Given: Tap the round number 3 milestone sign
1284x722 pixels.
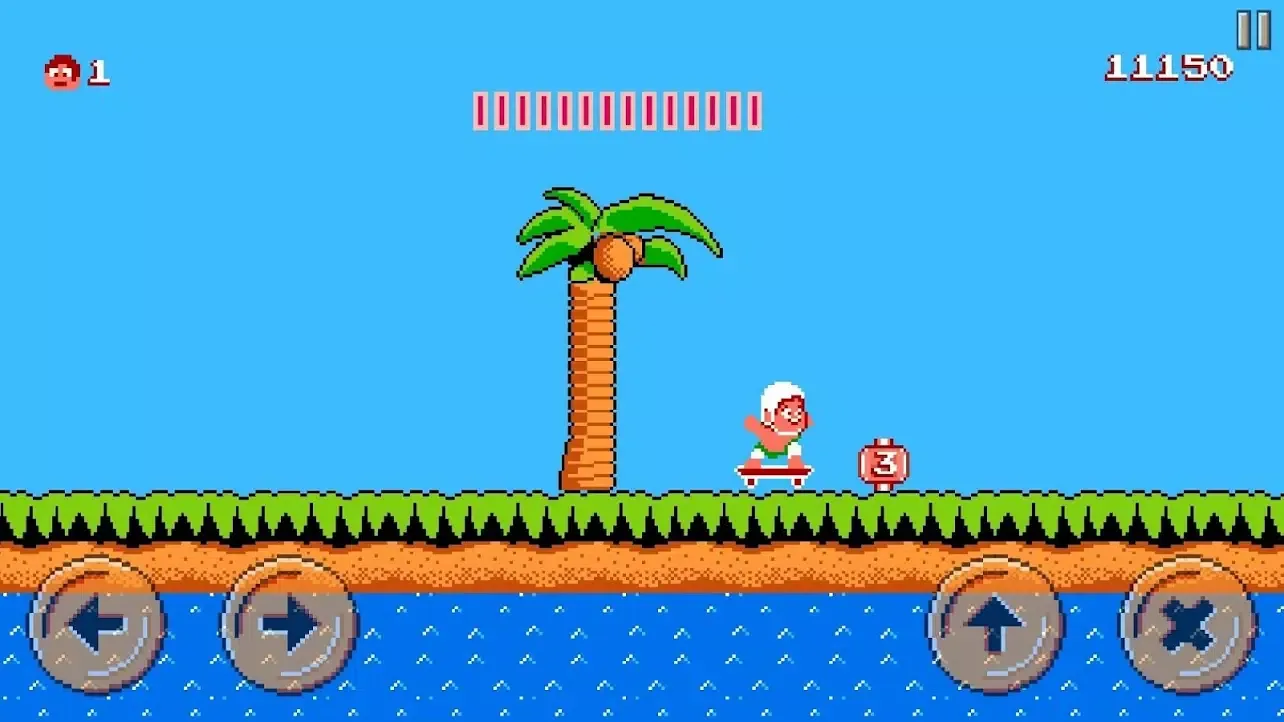Looking at the screenshot, I should tap(881, 462).
